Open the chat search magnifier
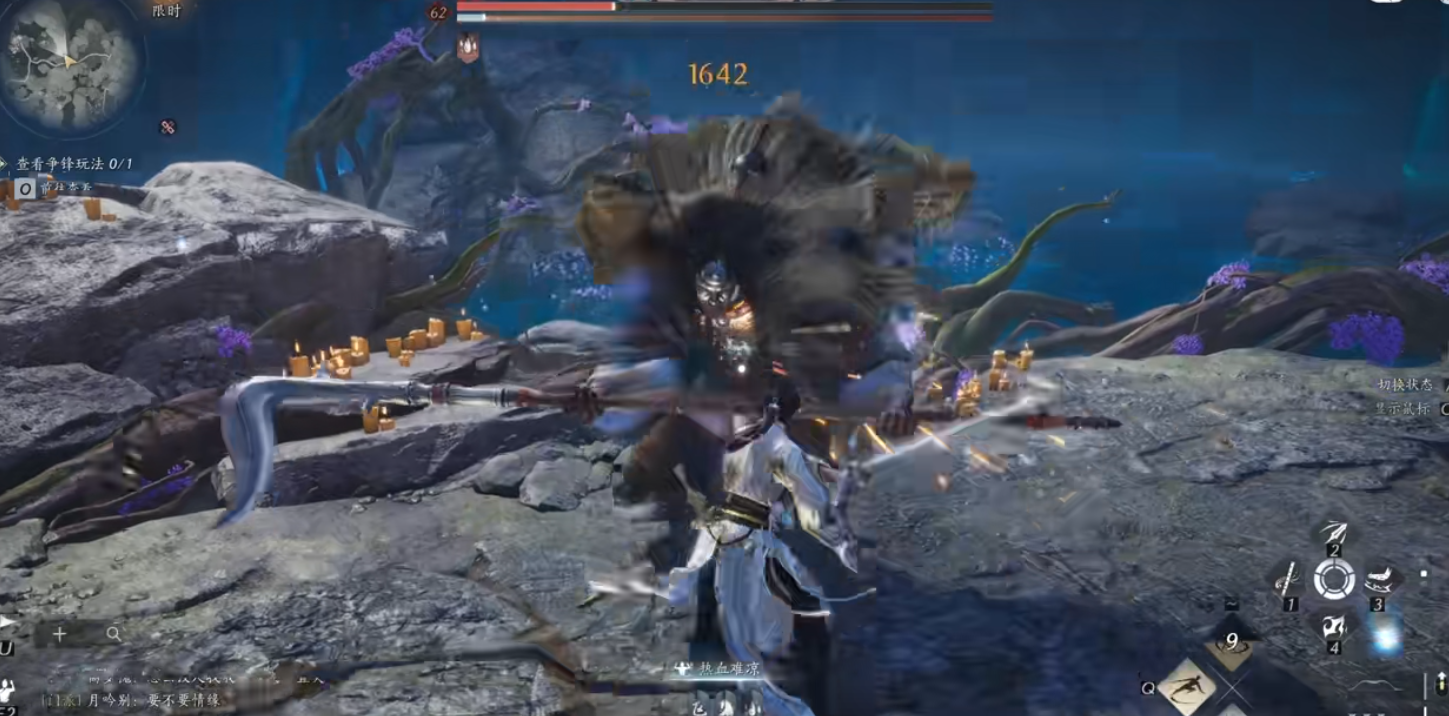The width and height of the screenshot is (1449, 716). click(x=114, y=634)
